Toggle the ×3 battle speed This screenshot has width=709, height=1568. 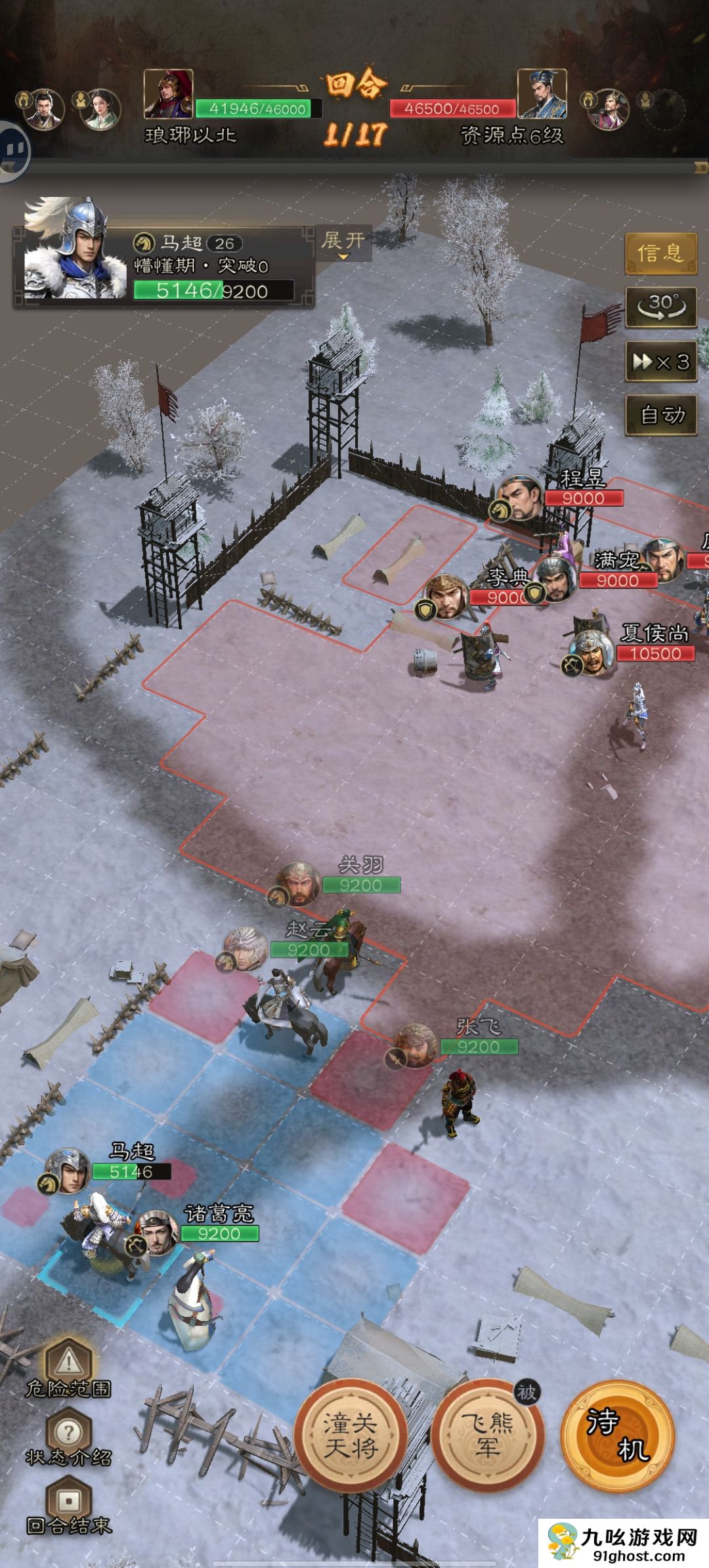point(660,361)
